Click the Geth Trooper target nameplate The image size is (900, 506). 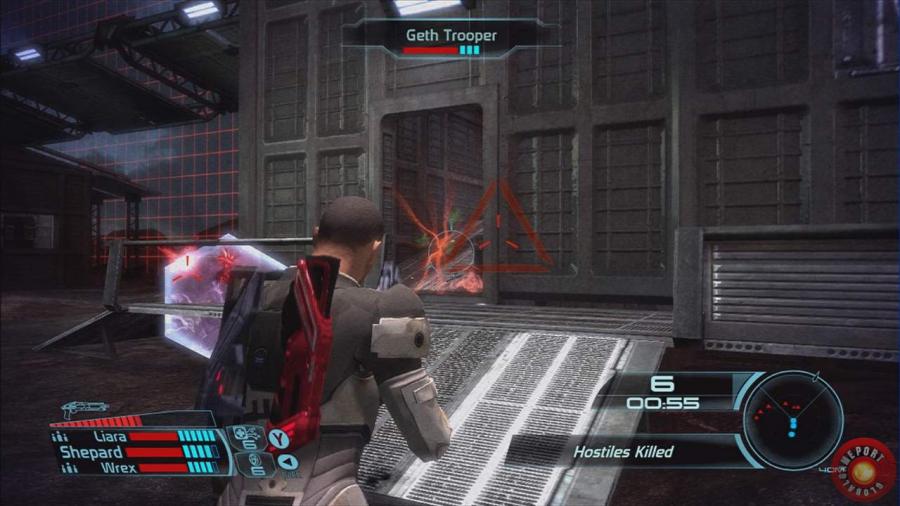(x=451, y=36)
